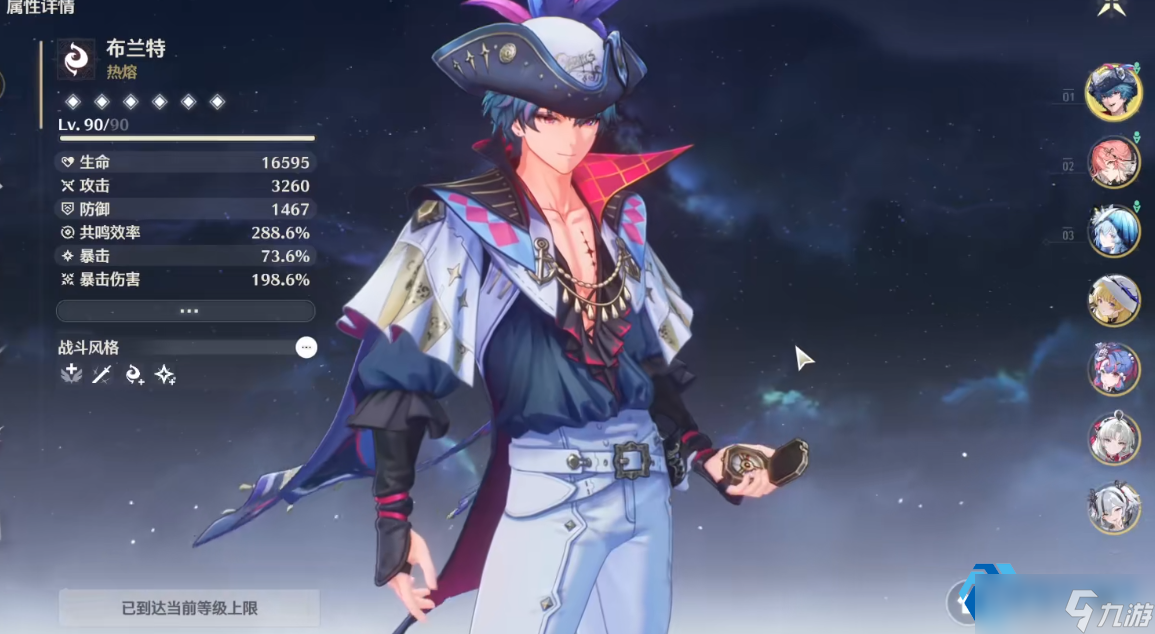
Task: Choose the silver-haired character with red accents
Action: pos(1113,438)
